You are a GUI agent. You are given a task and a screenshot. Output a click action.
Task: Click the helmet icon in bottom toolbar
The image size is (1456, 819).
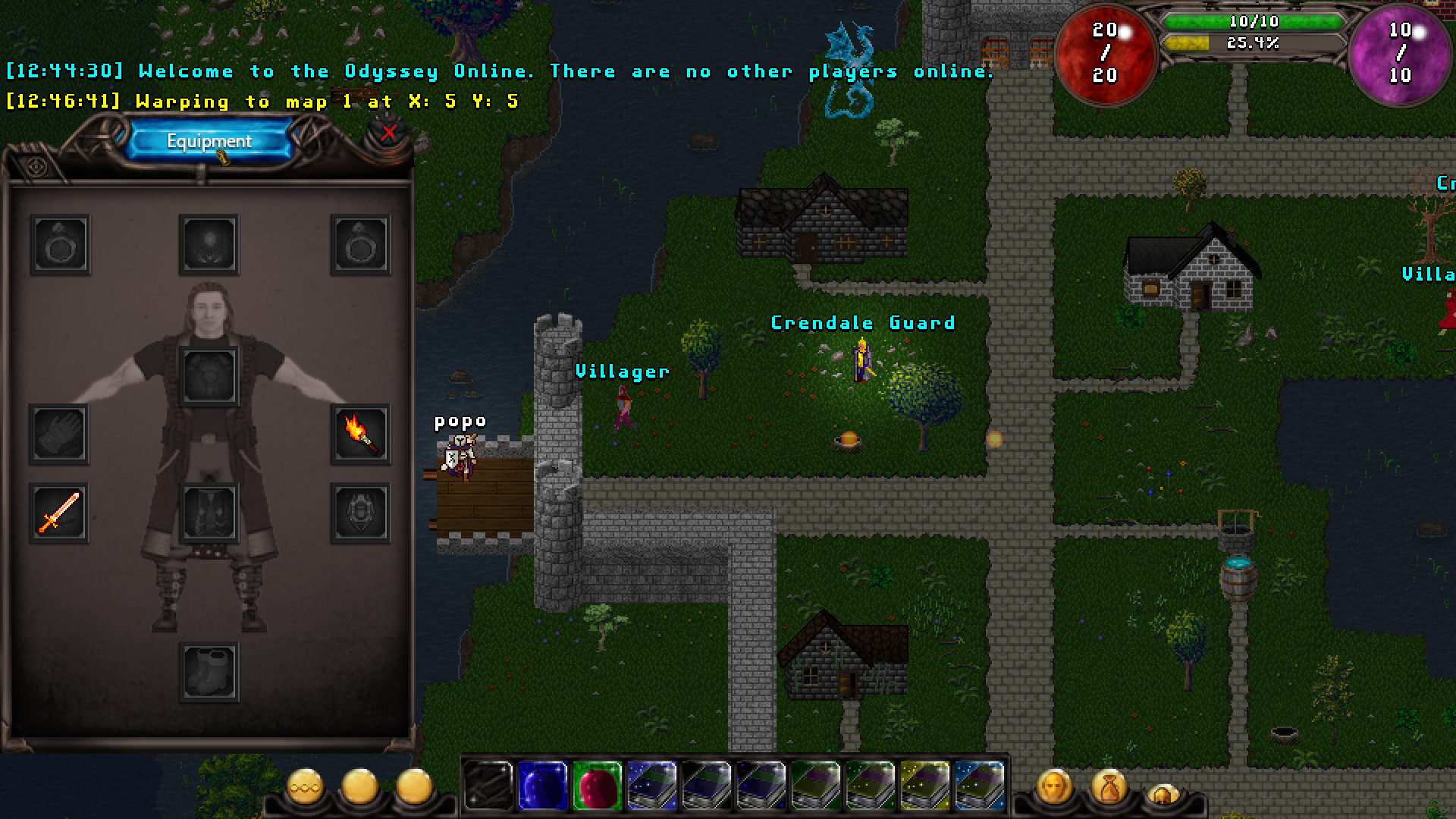click(x=1163, y=792)
